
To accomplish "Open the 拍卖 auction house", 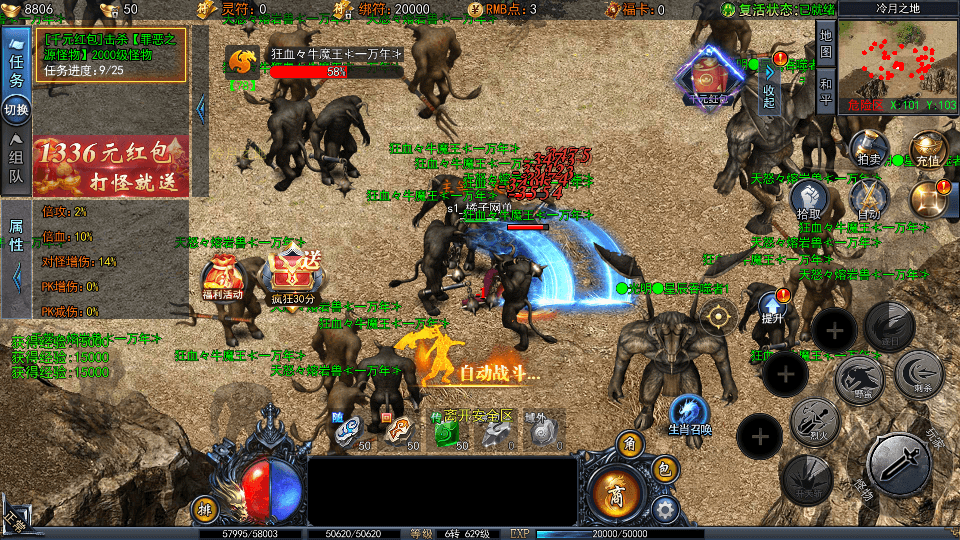I will 868,146.
